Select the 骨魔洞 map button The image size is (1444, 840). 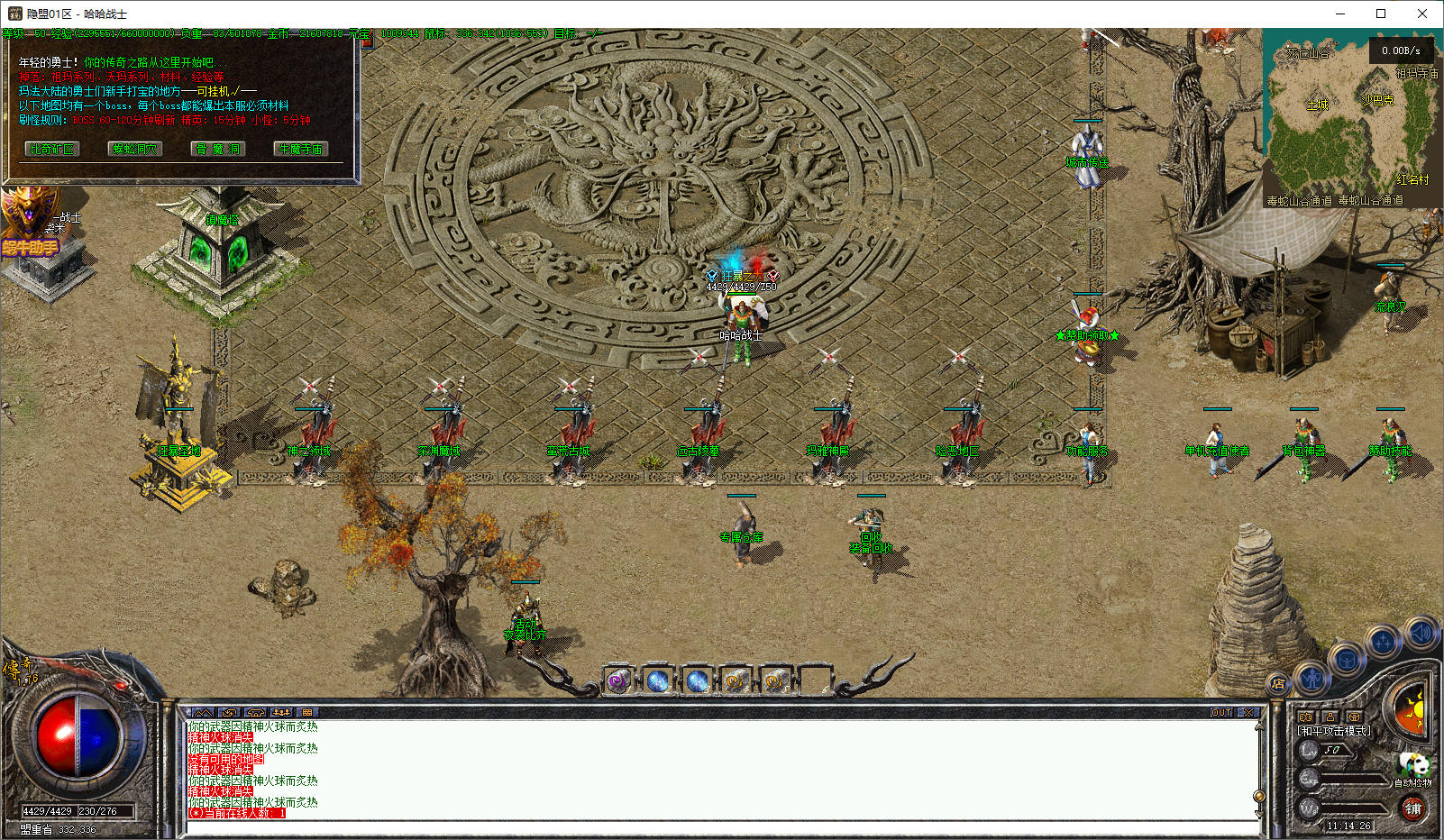(218, 149)
